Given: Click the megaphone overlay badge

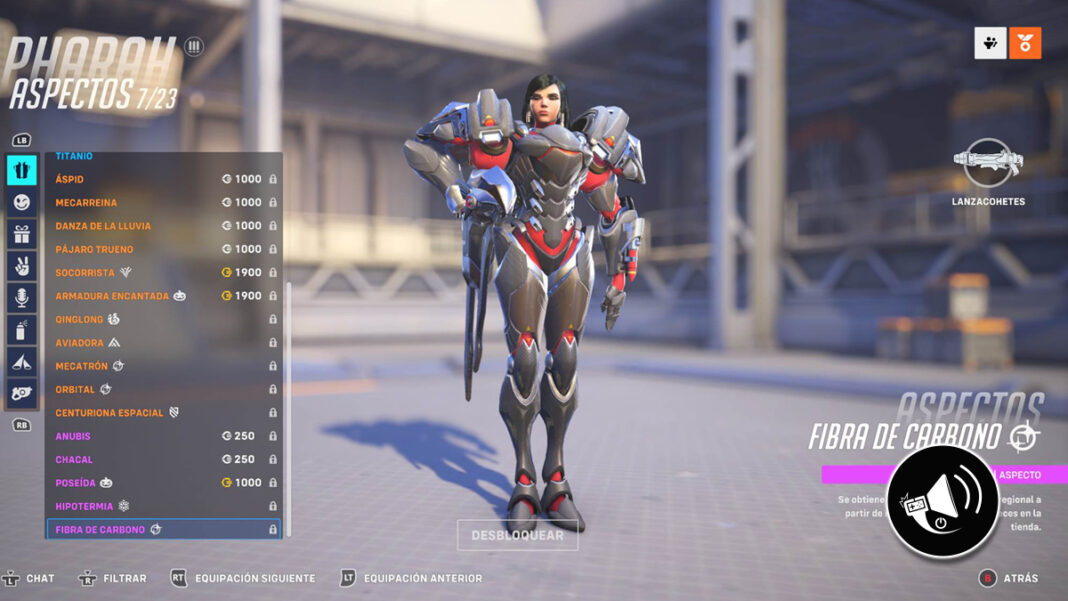Looking at the screenshot, I should pos(942,501).
